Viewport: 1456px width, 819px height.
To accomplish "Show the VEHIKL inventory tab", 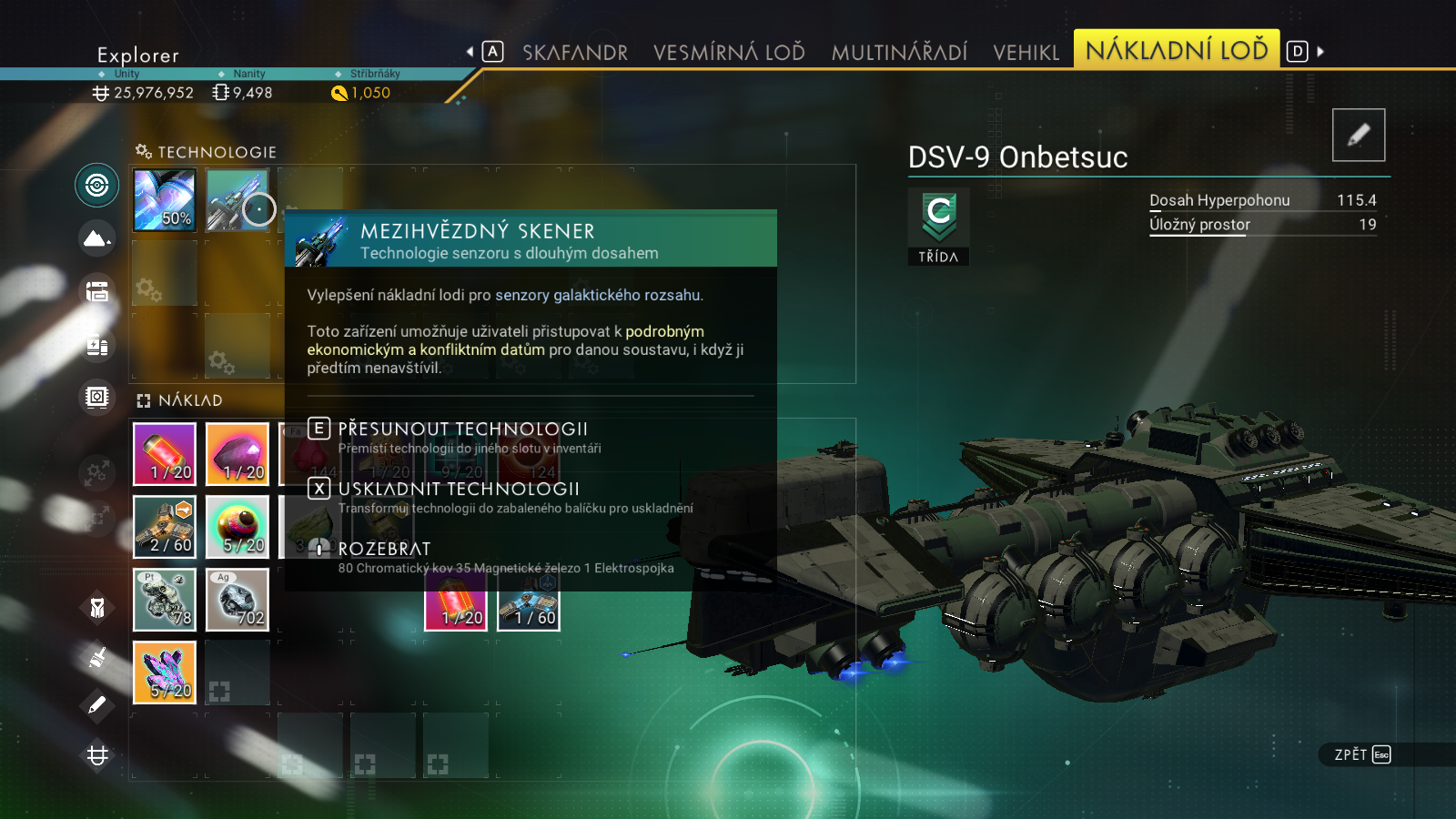I will (x=1026, y=52).
